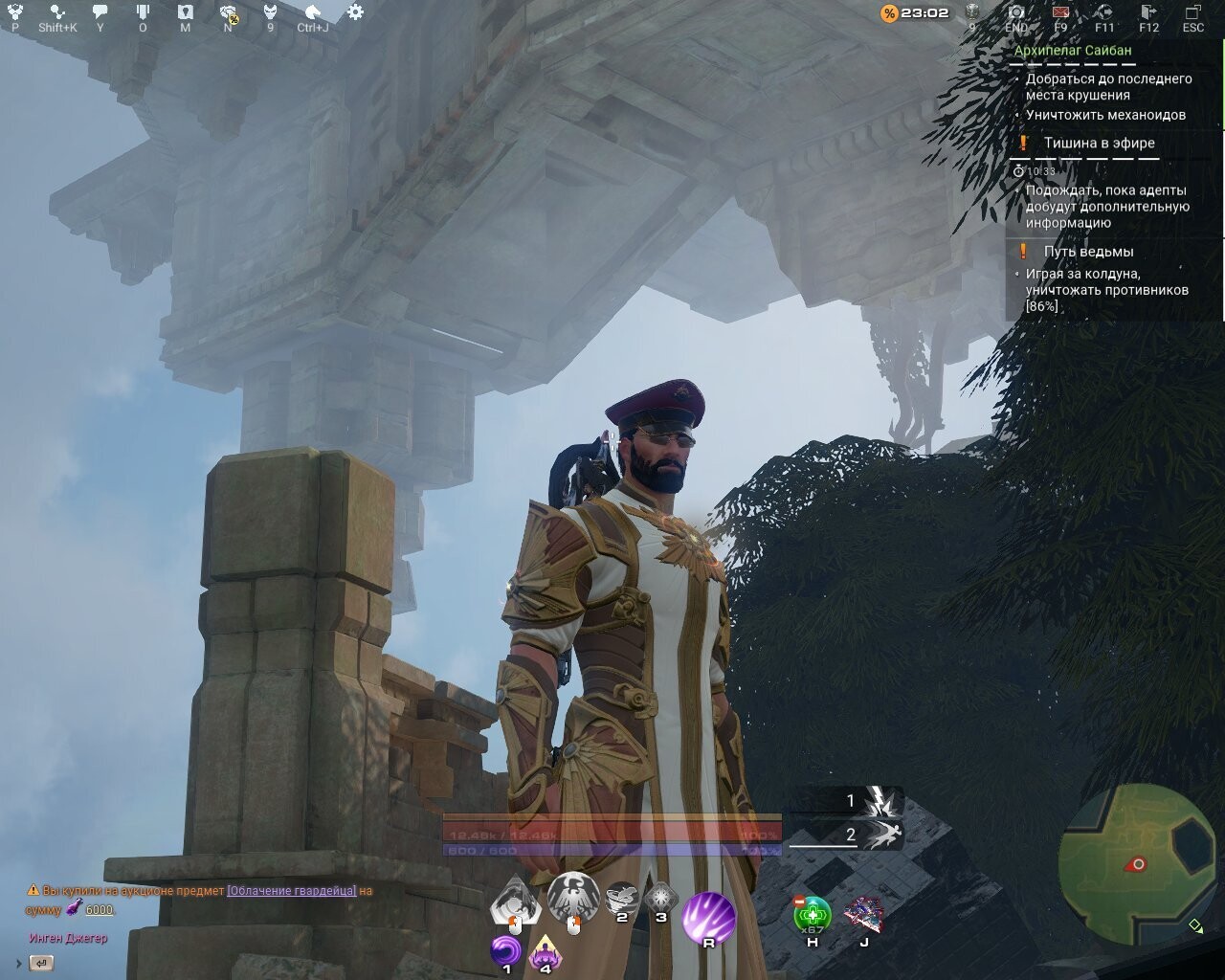1225x980 pixels.
Task: Use the green health potion in slot H
Action: (x=813, y=912)
